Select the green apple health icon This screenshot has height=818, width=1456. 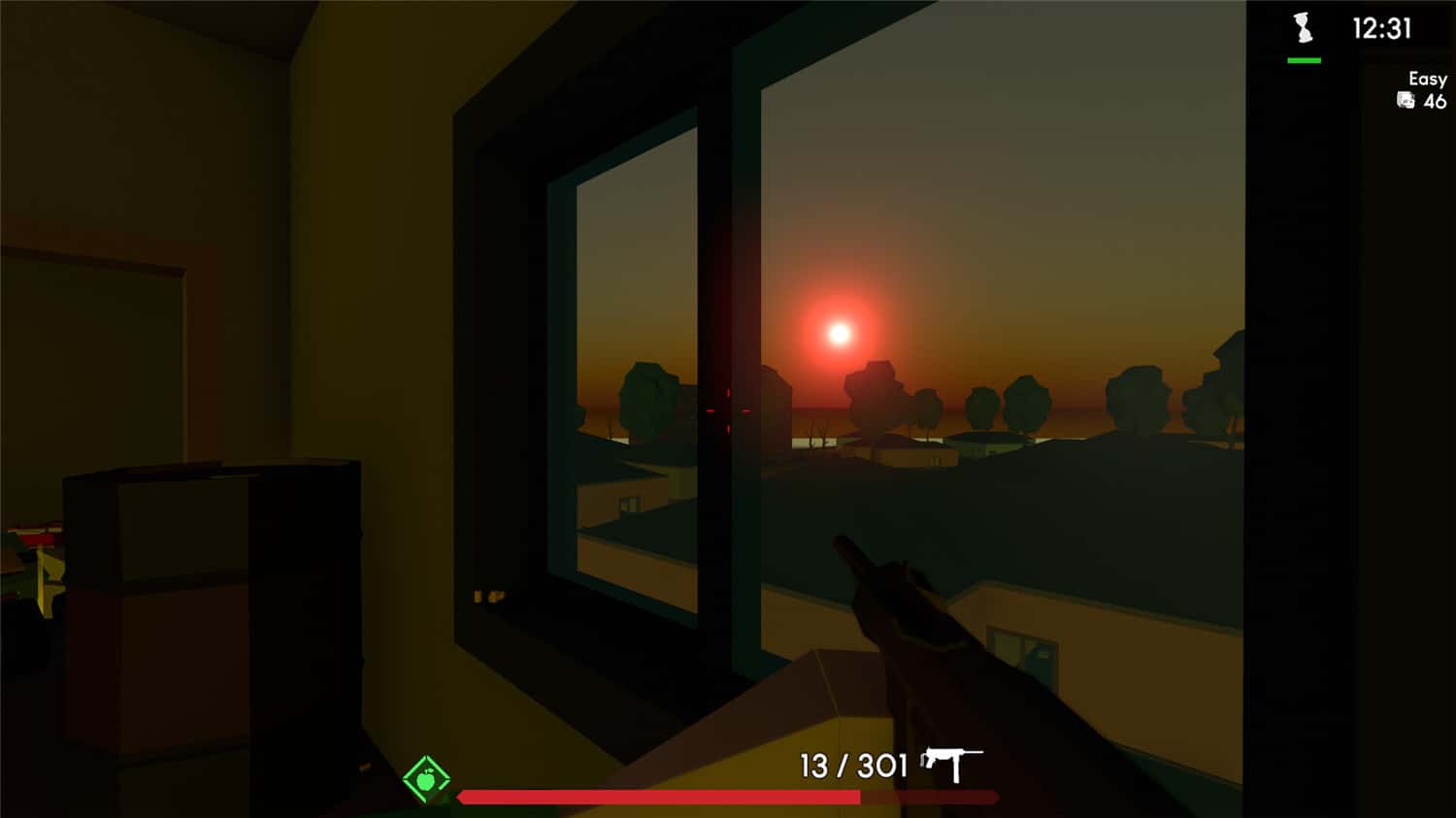(427, 776)
